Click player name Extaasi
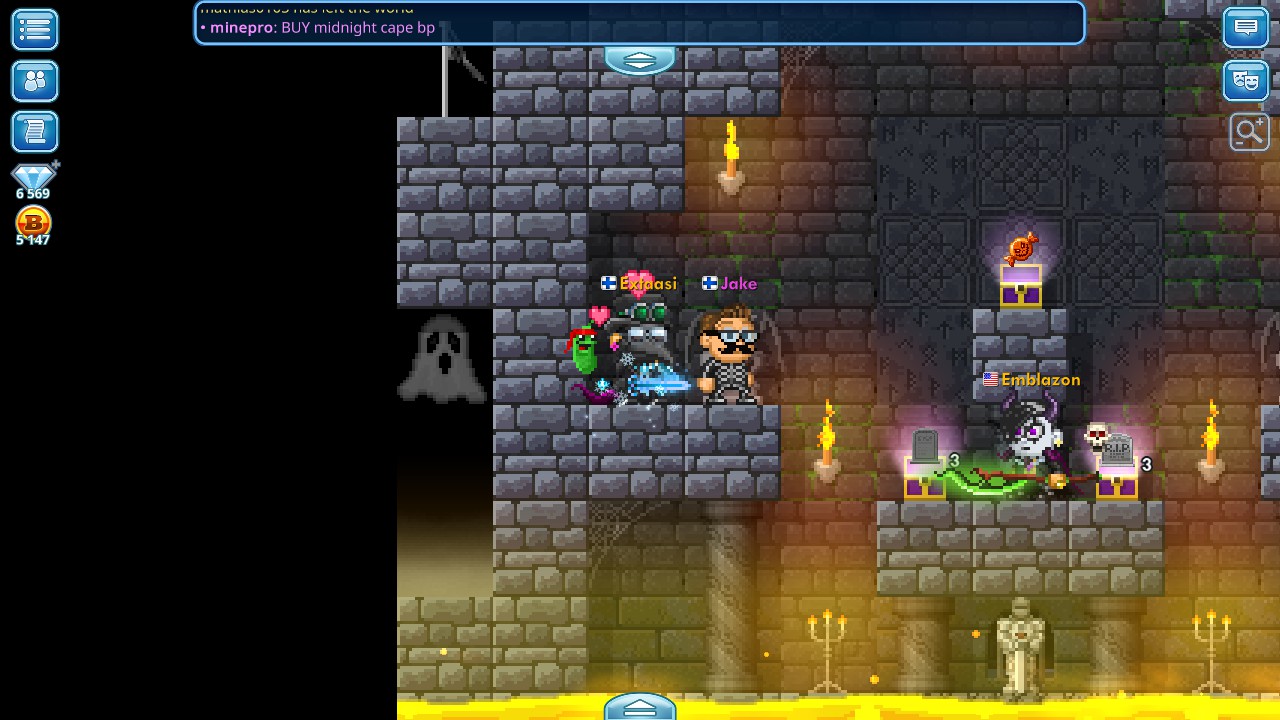 pyautogui.click(x=647, y=283)
